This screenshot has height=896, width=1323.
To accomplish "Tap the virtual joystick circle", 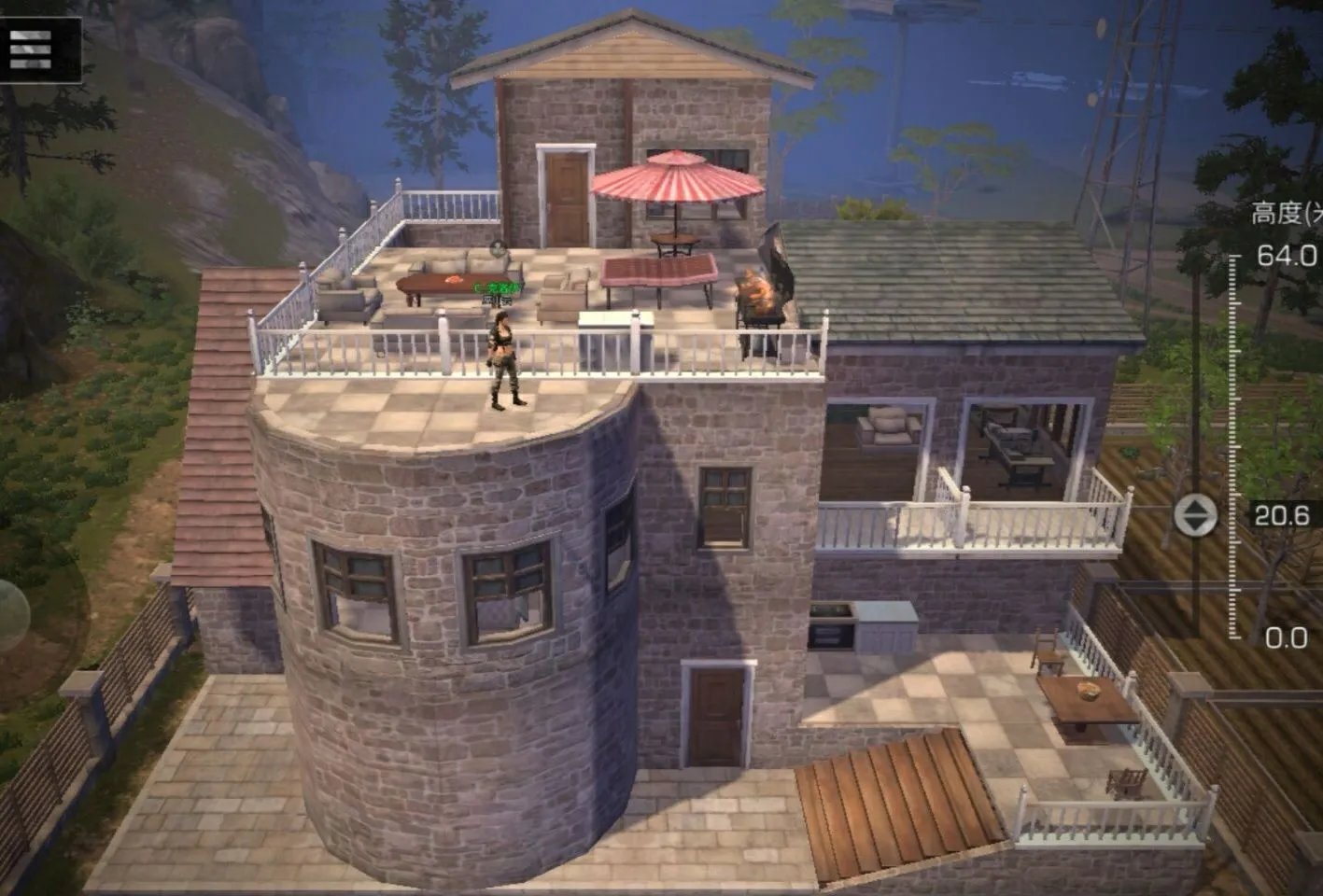I will (9, 616).
